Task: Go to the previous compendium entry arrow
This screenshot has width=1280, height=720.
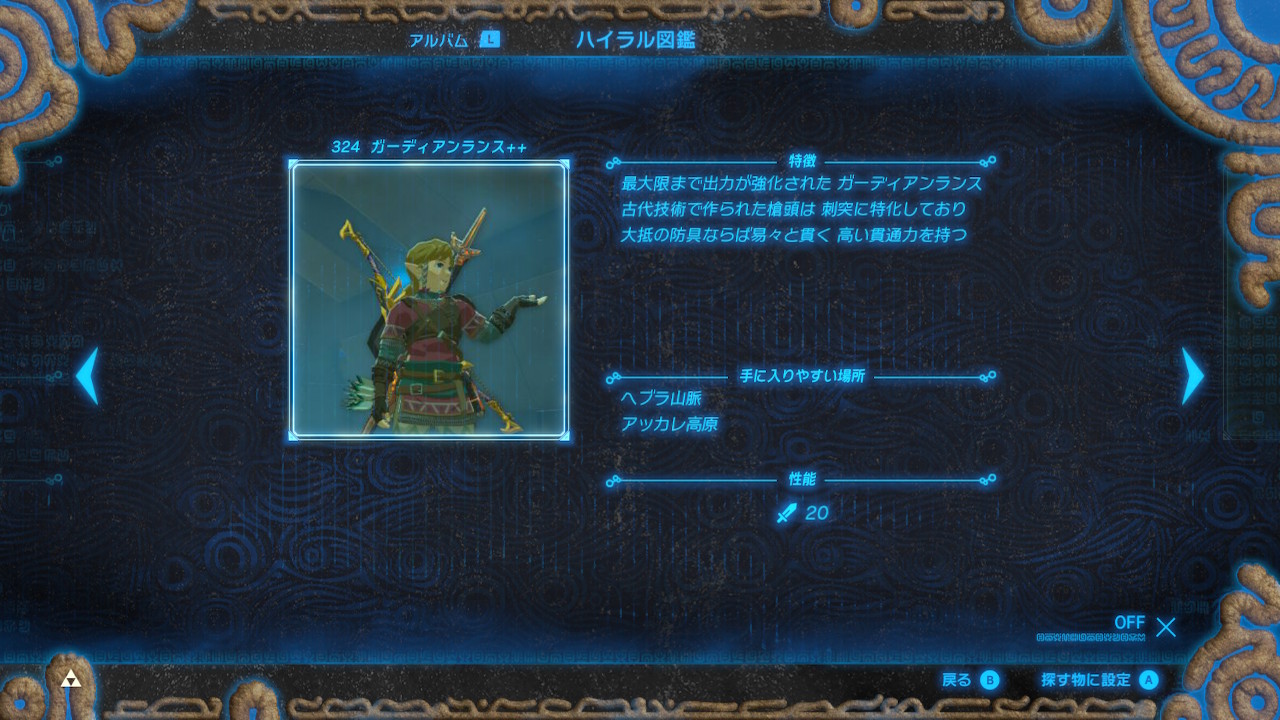Action: [x=88, y=376]
